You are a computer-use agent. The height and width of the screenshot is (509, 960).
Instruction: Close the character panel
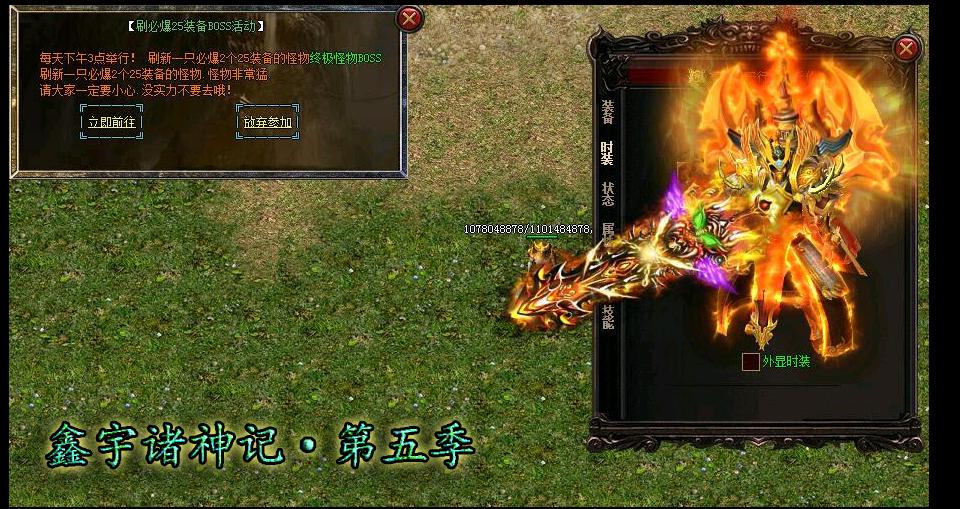point(906,48)
